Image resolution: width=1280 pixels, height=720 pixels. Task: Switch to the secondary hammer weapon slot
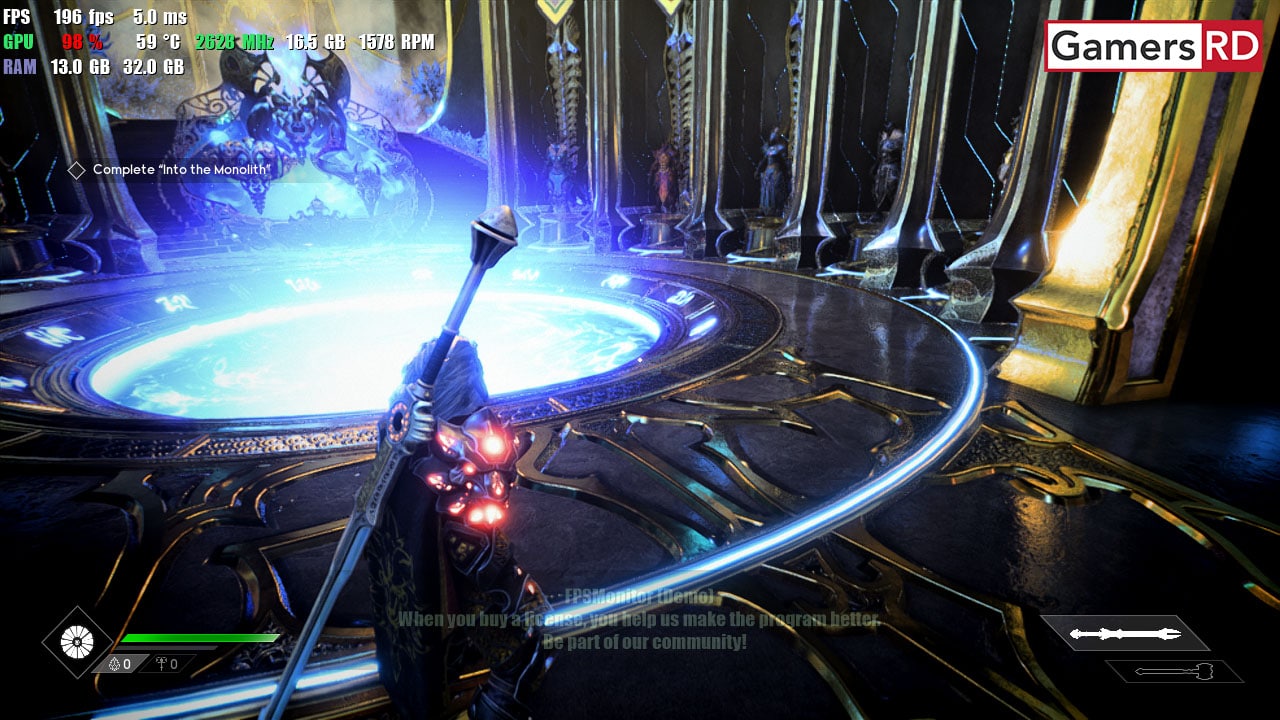click(x=1174, y=670)
